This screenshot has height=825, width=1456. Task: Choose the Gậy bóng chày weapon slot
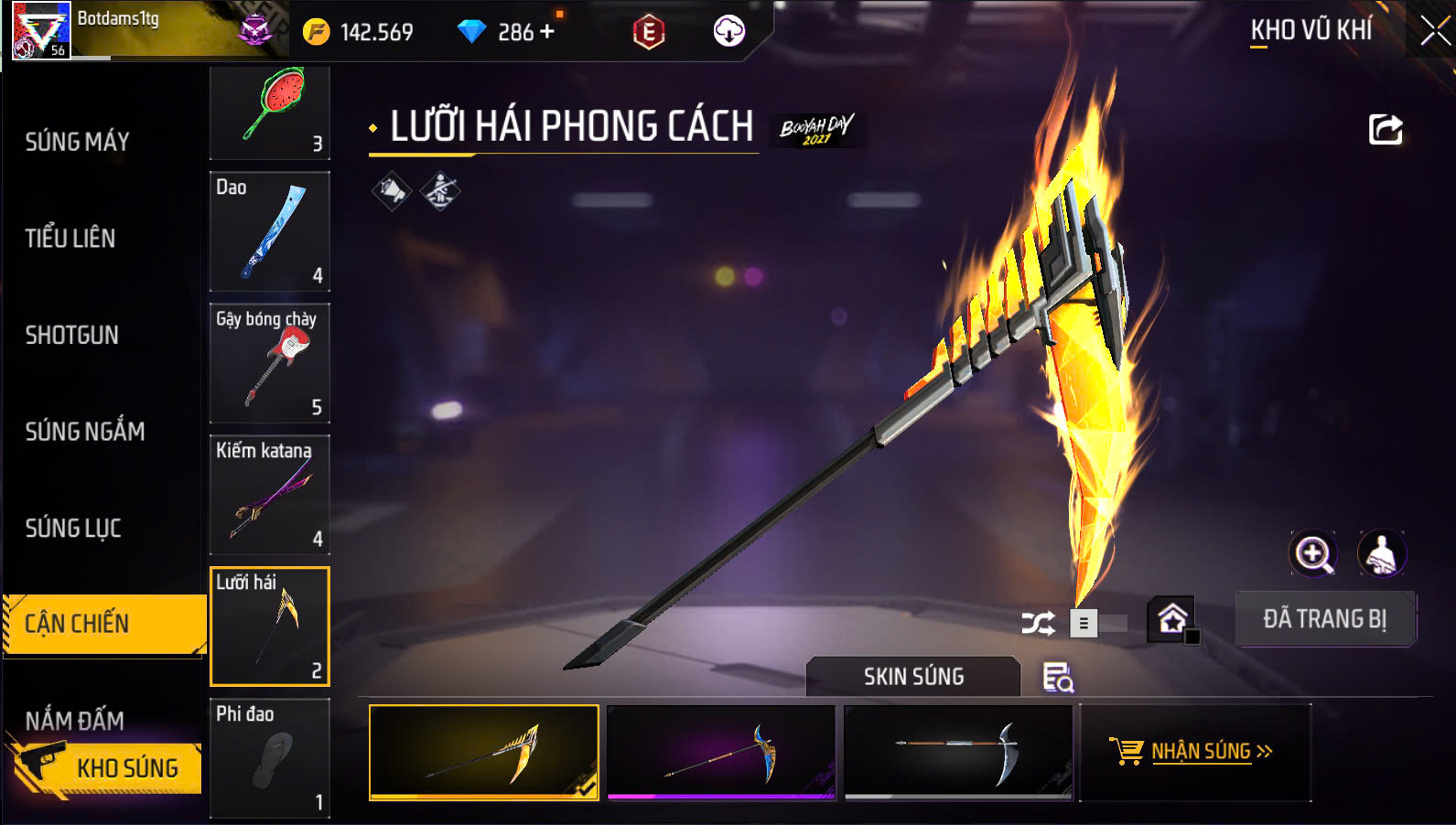270,363
